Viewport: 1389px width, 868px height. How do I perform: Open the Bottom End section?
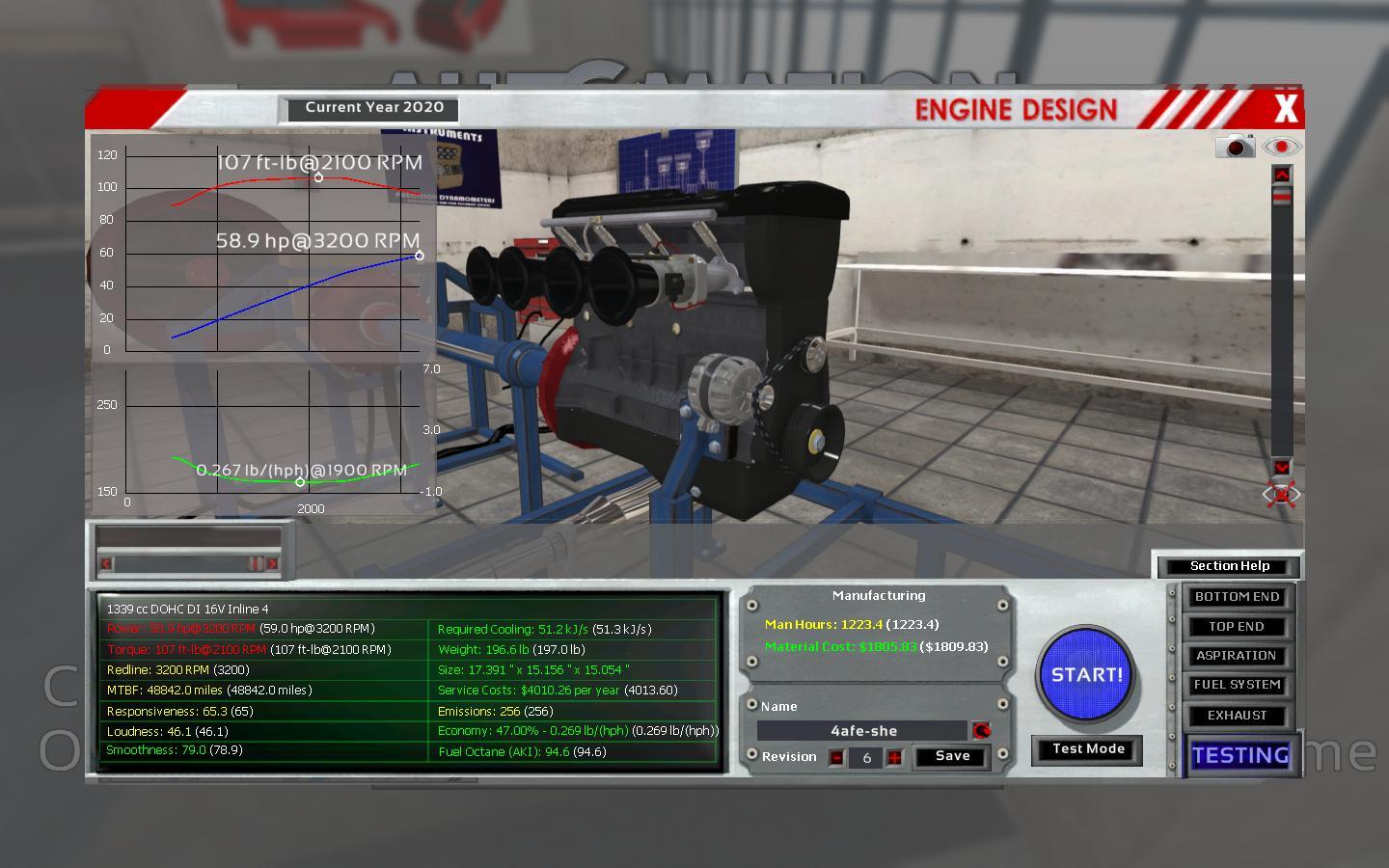(1237, 597)
